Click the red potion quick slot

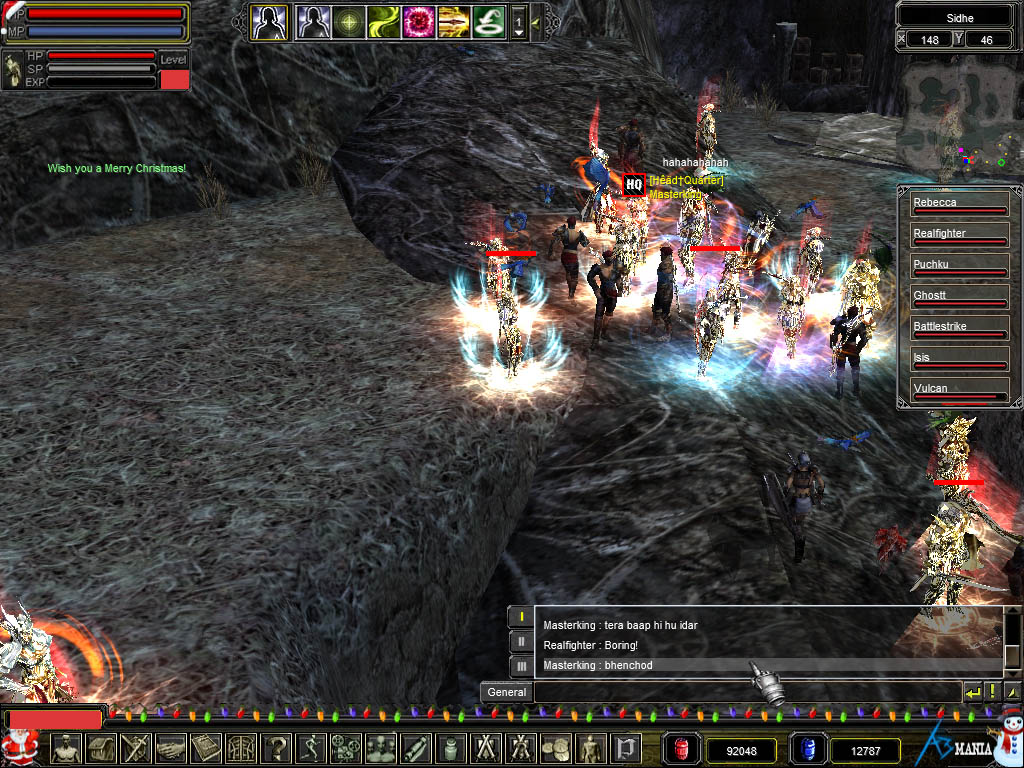pyautogui.click(x=683, y=749)
